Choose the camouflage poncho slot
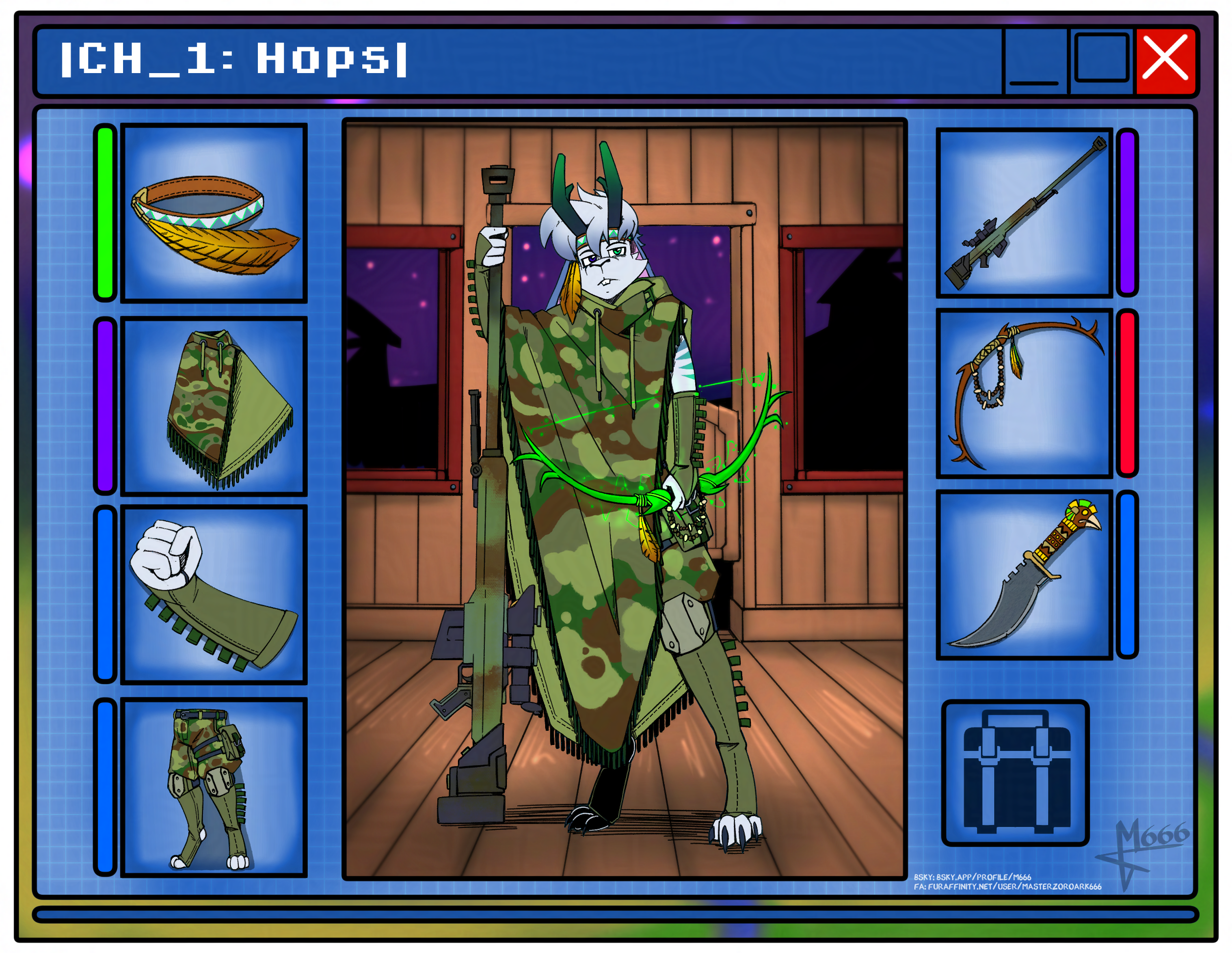Image resolution: width=1232 pixels, height=953 pixels. [x=214, y=406]
